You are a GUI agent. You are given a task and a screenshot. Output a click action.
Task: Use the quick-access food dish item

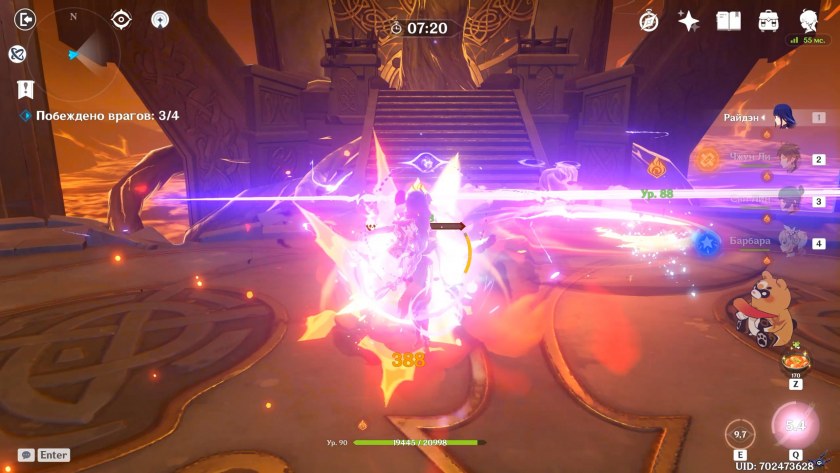coord(796,361)
